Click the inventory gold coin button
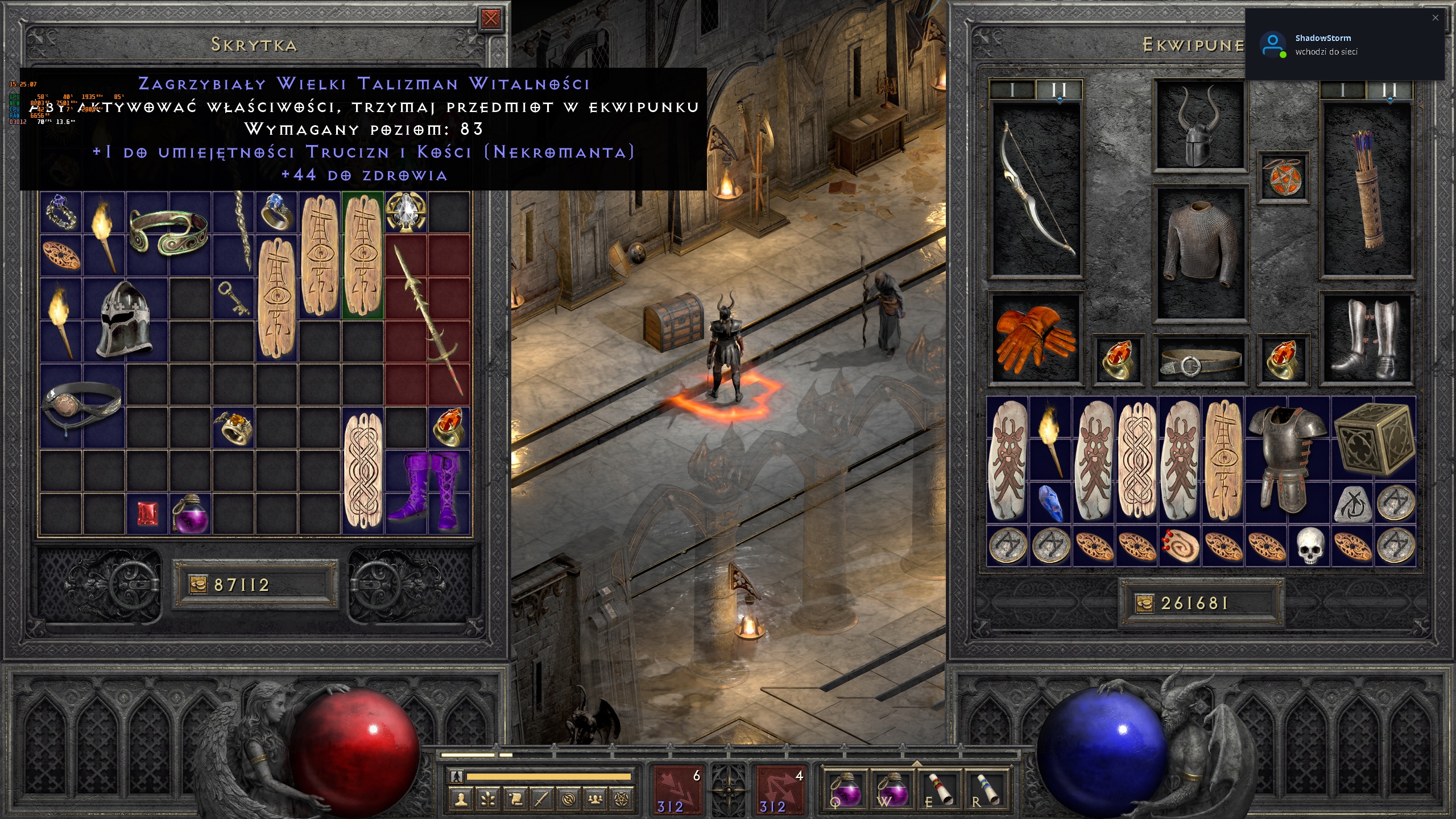The image size is (1456, 819). tap(1144, 603)
